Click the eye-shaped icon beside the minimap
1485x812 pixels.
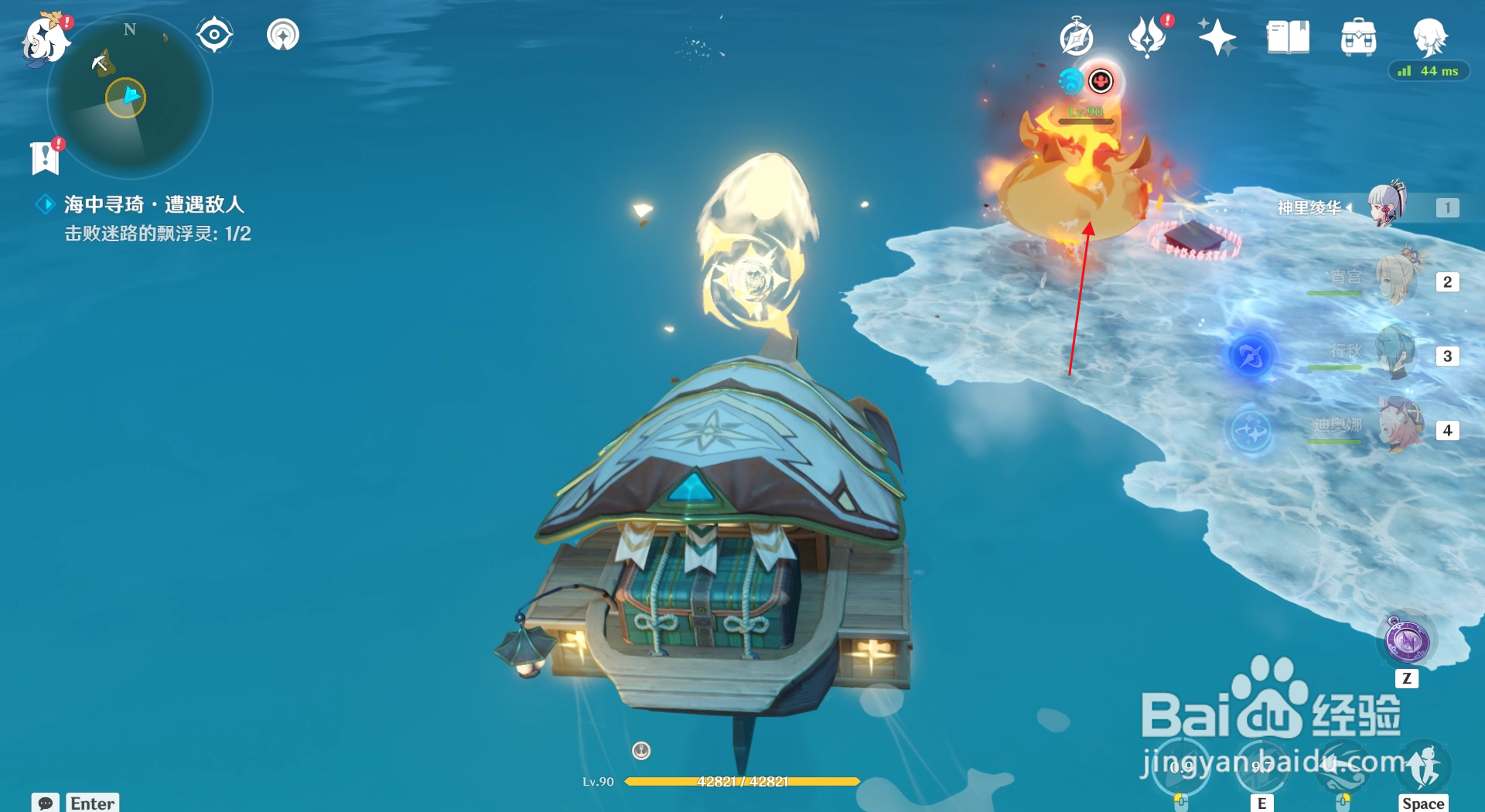pyautogui.click(x=214, y=35)
